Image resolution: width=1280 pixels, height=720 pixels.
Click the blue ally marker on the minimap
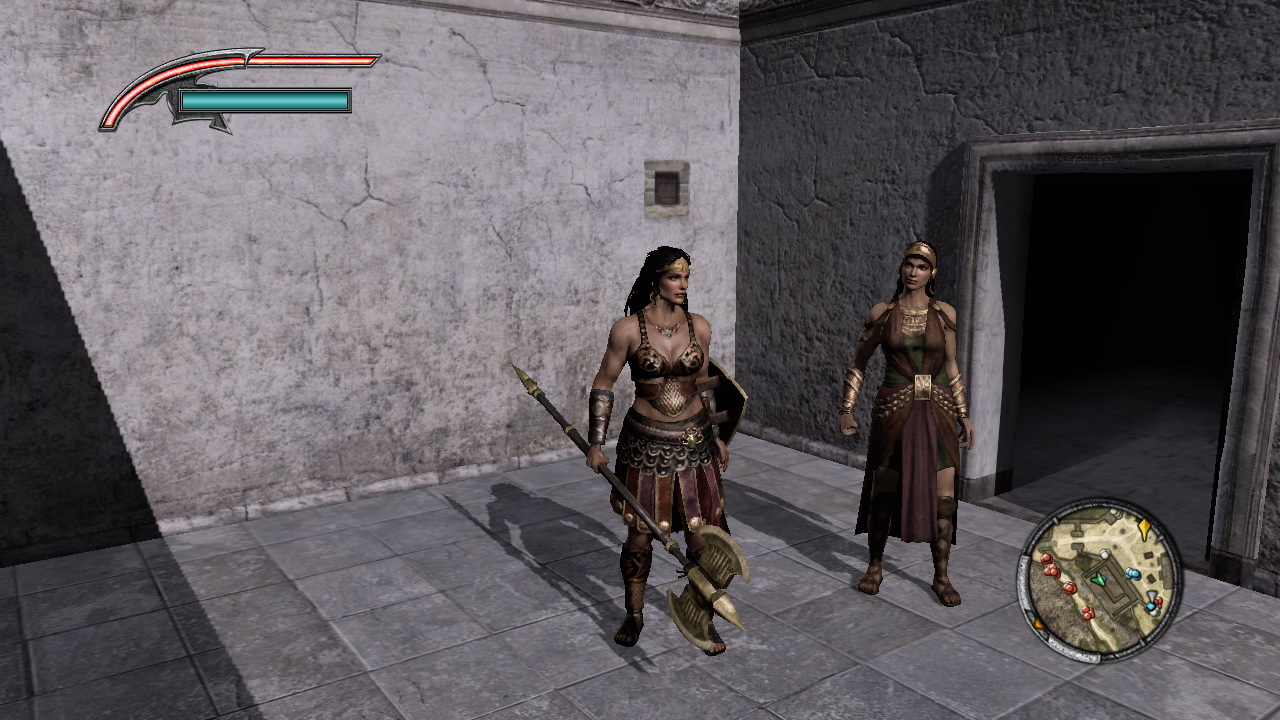pos(1132,572)
